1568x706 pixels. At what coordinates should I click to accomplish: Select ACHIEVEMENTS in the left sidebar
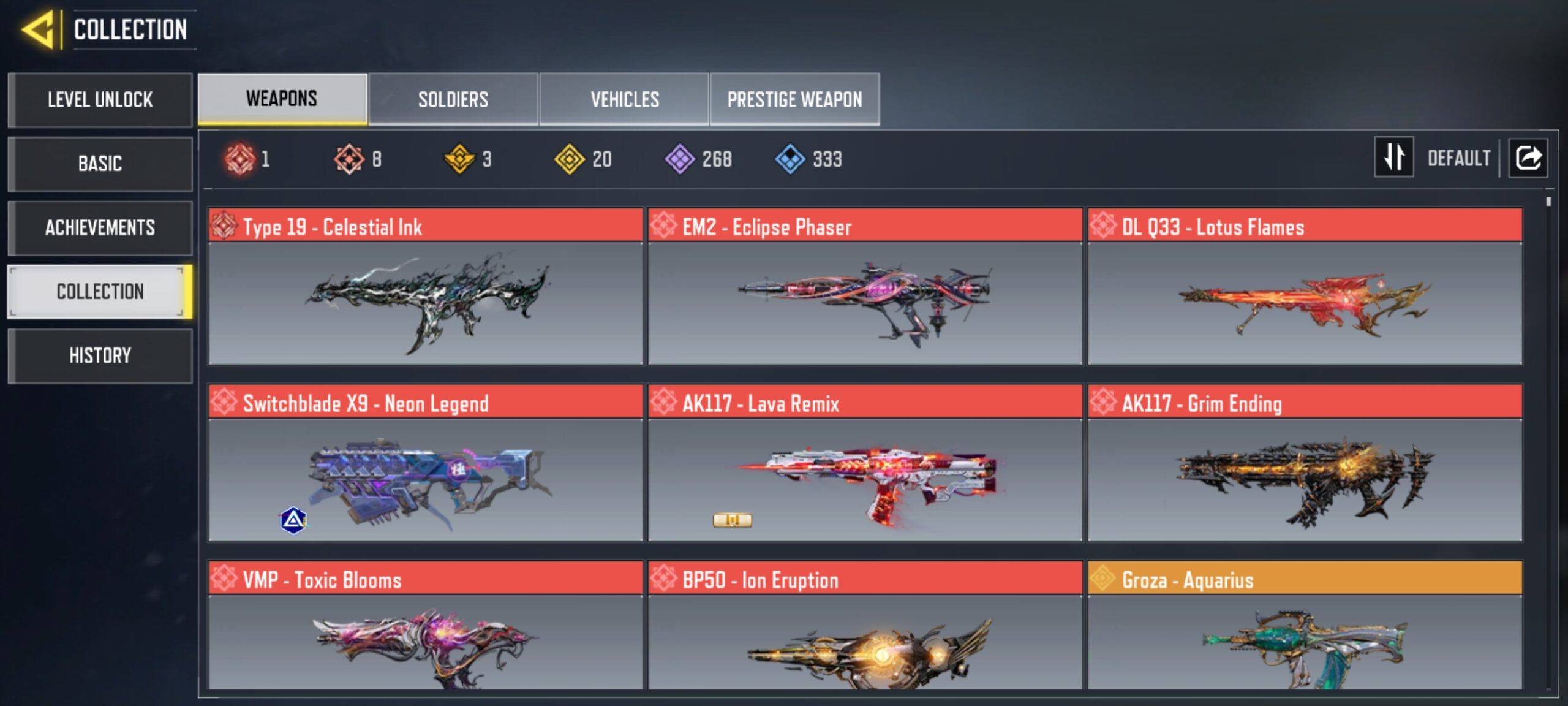[100, 227]
